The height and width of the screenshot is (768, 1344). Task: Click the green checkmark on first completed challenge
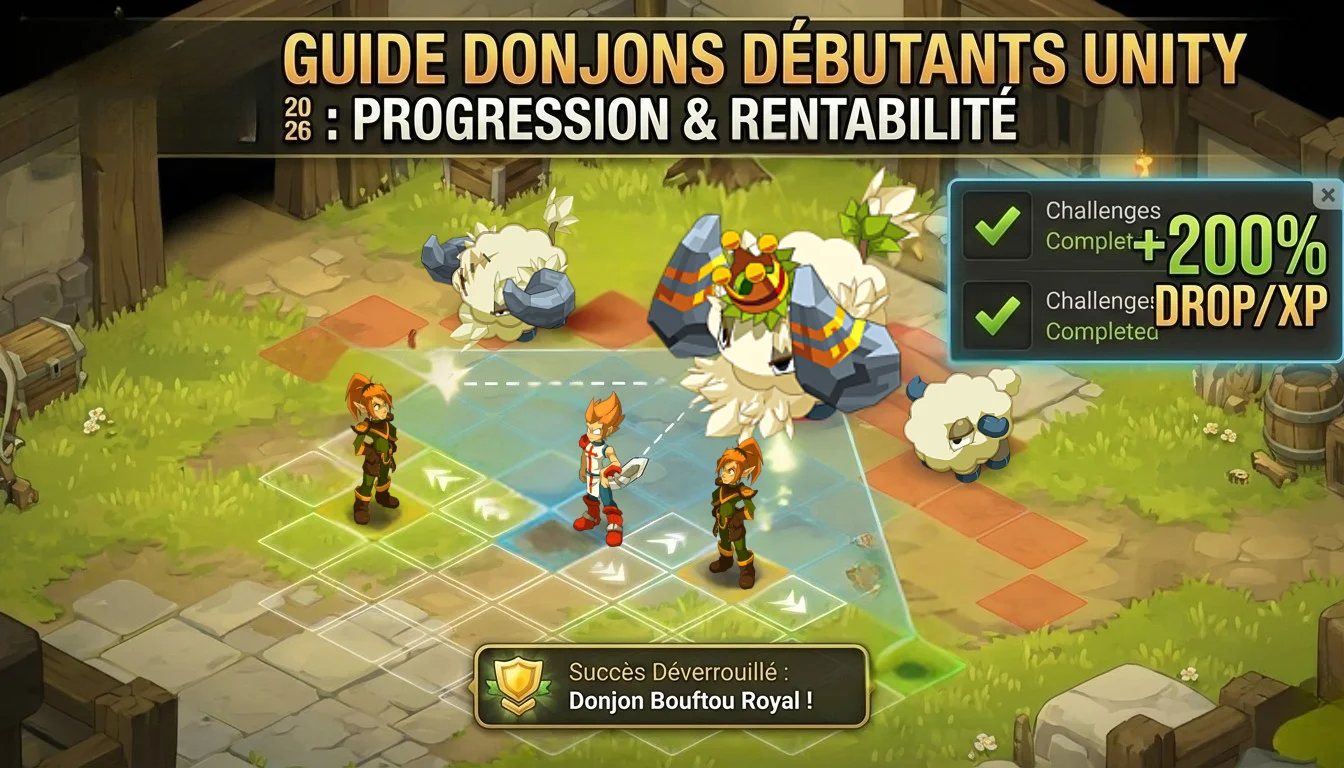996,225
